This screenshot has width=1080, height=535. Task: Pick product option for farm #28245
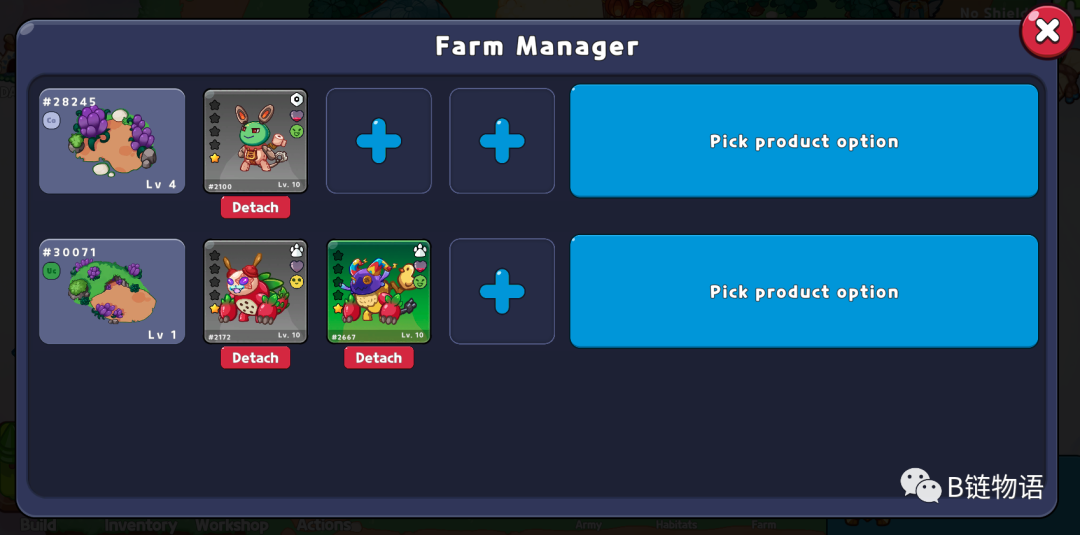point(803,141)
